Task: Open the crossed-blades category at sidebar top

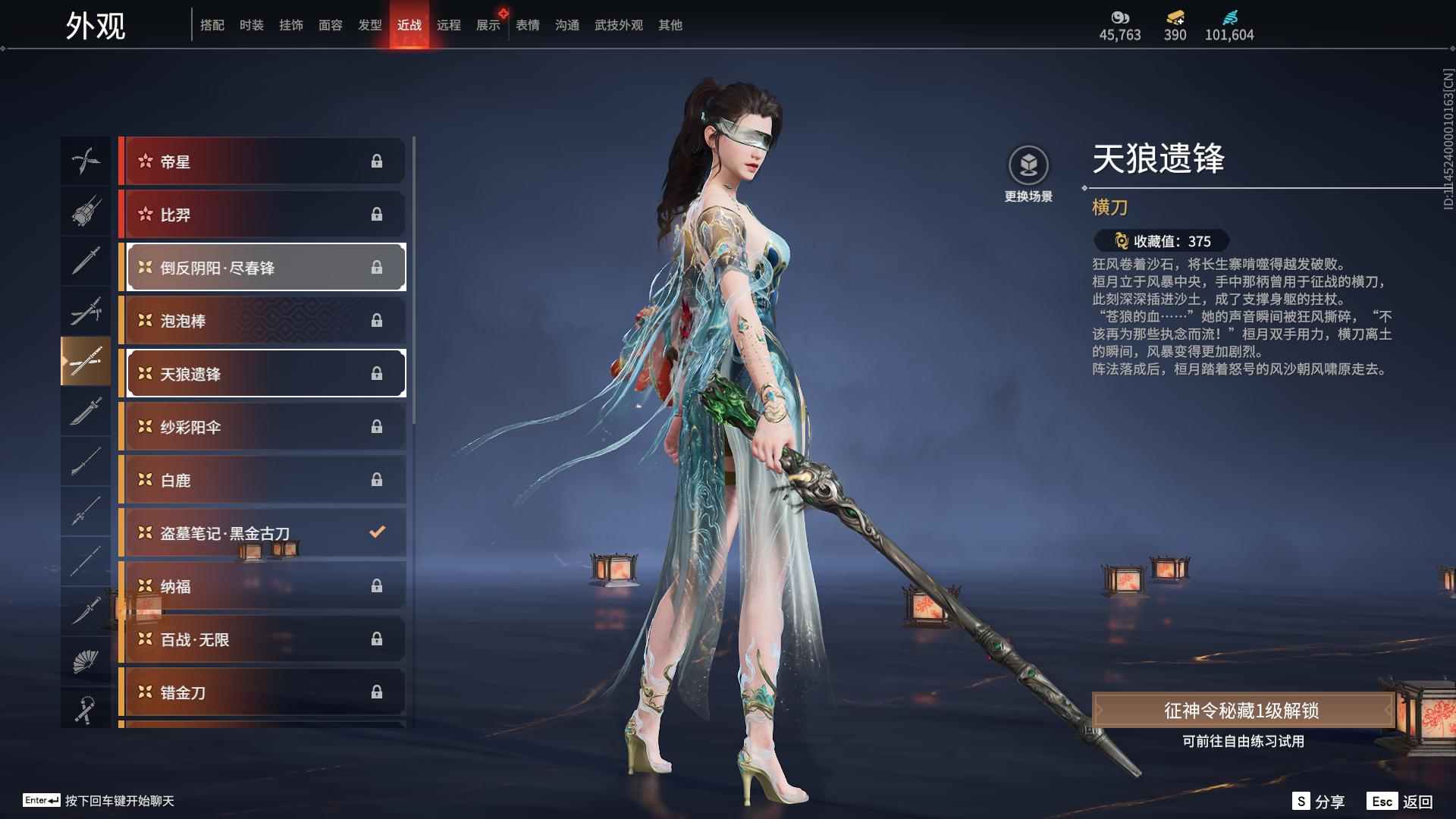Action: [86, 161]
